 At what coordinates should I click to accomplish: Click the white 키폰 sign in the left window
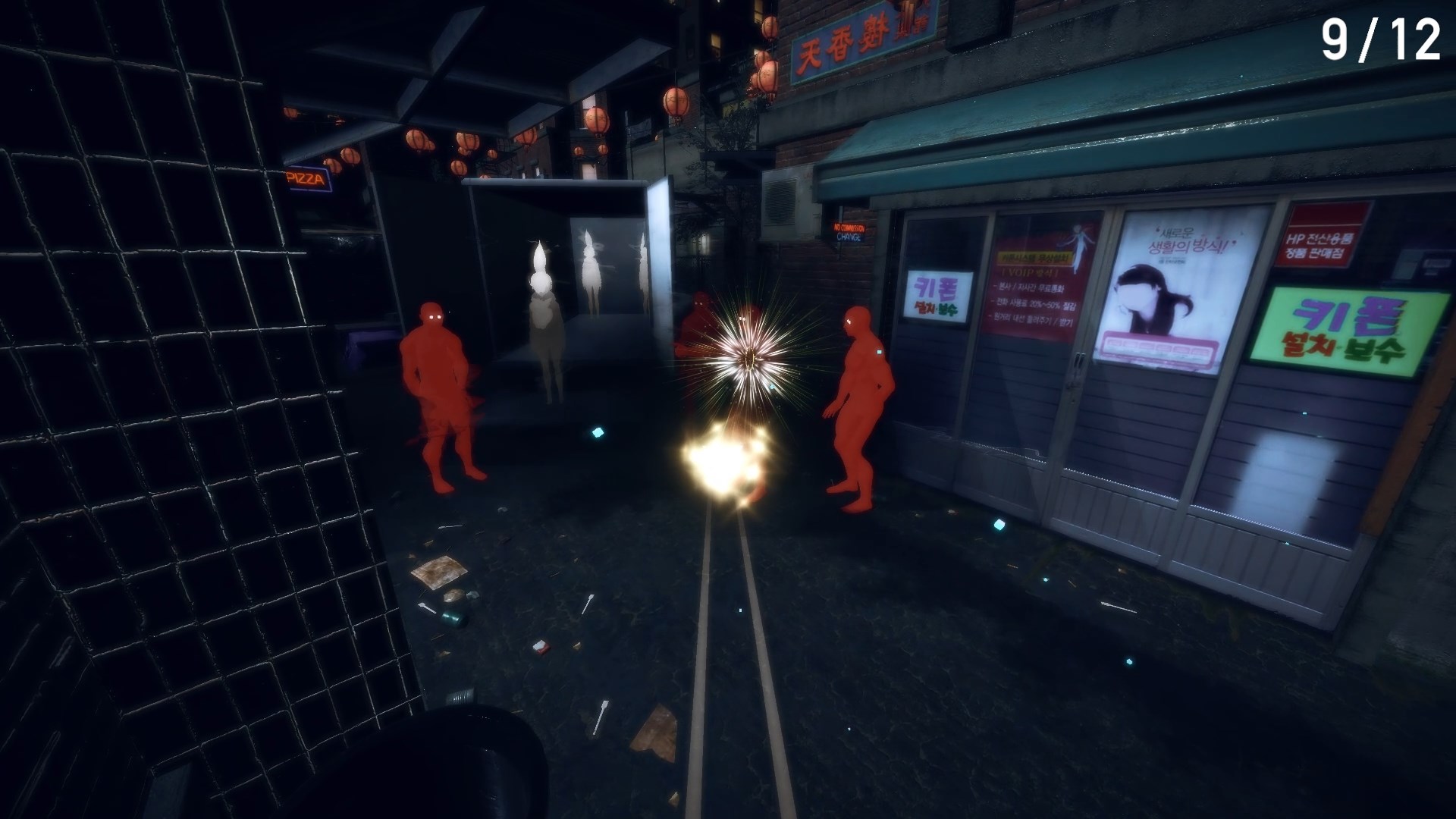(937, 293)
